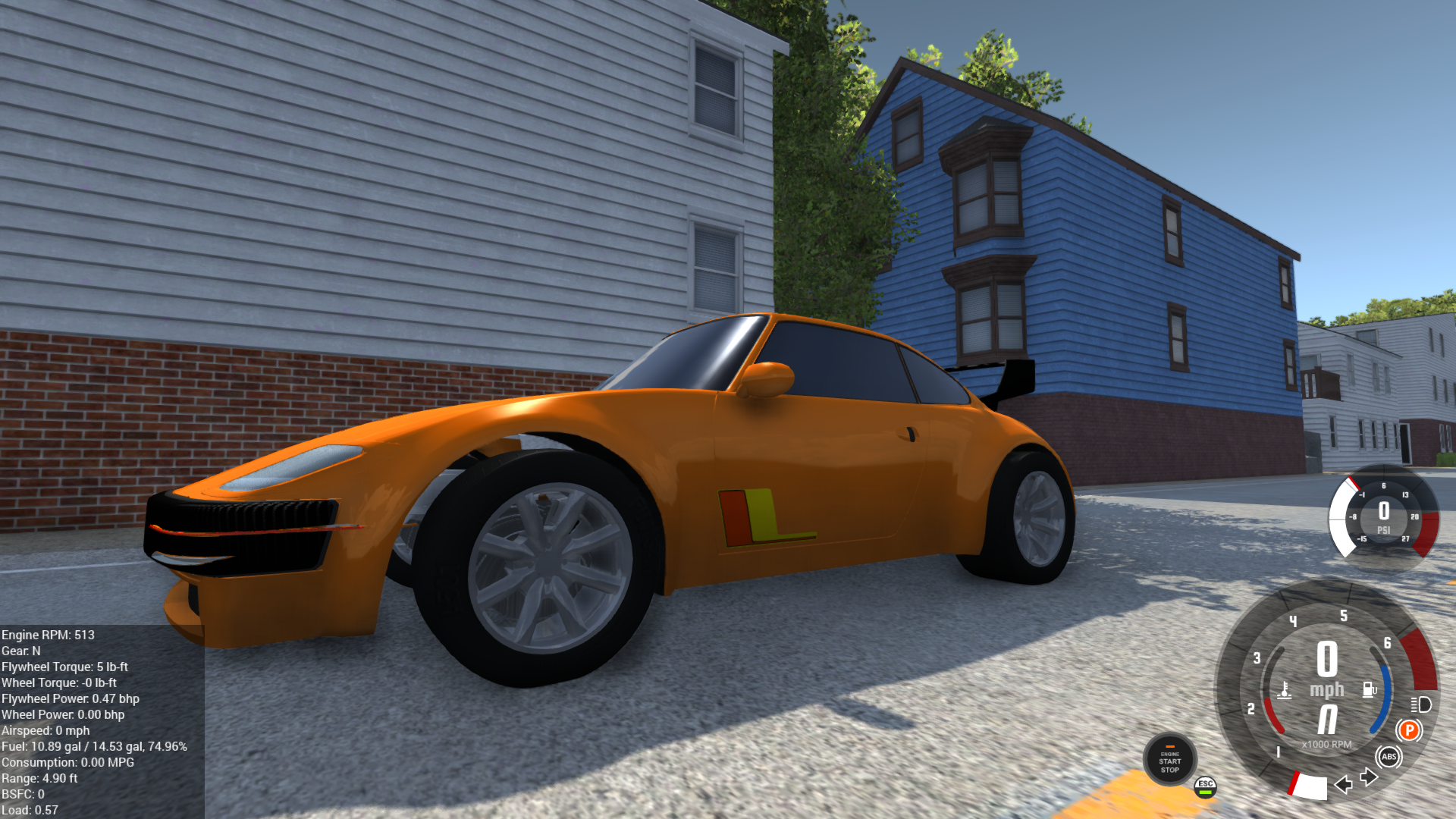Click the fuel pump icon inside the tachometer

pos(1370,689)
